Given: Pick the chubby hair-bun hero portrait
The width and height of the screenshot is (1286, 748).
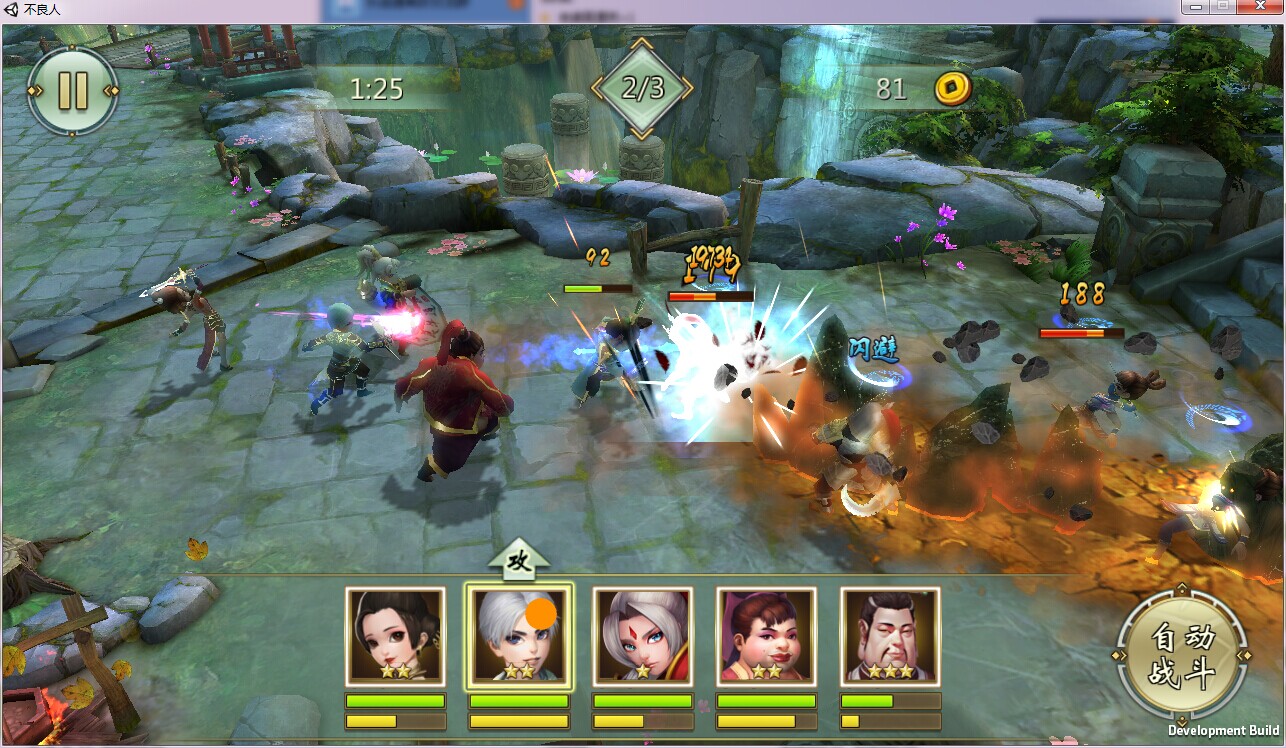Looking at the screenshot, I should point(766,637).
